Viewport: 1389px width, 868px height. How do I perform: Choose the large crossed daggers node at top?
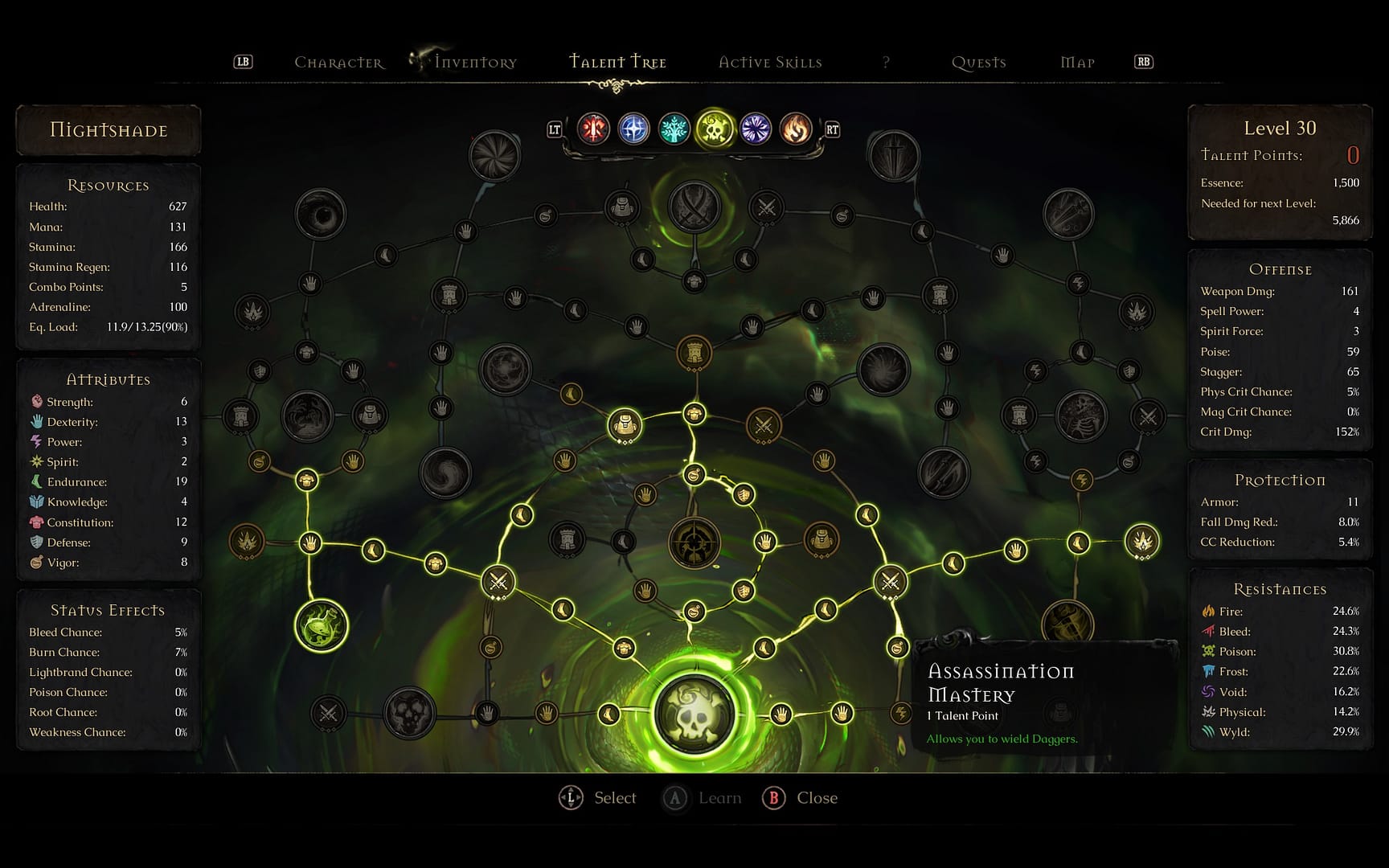(694, 207)
